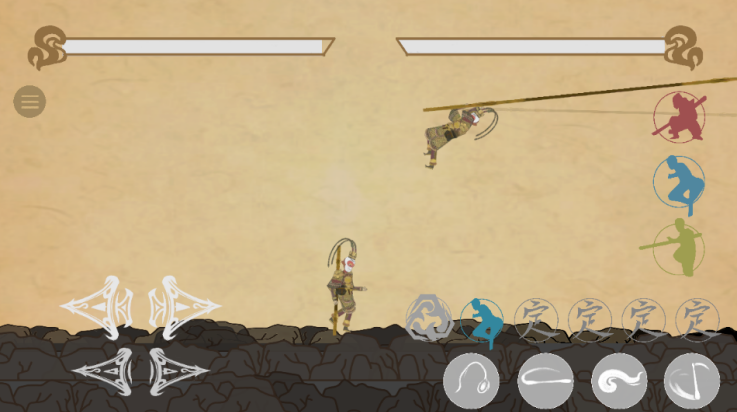Tap the larger right-pointing movement arrow
Viewport: 737px width, 412px height.
[184, 305]
